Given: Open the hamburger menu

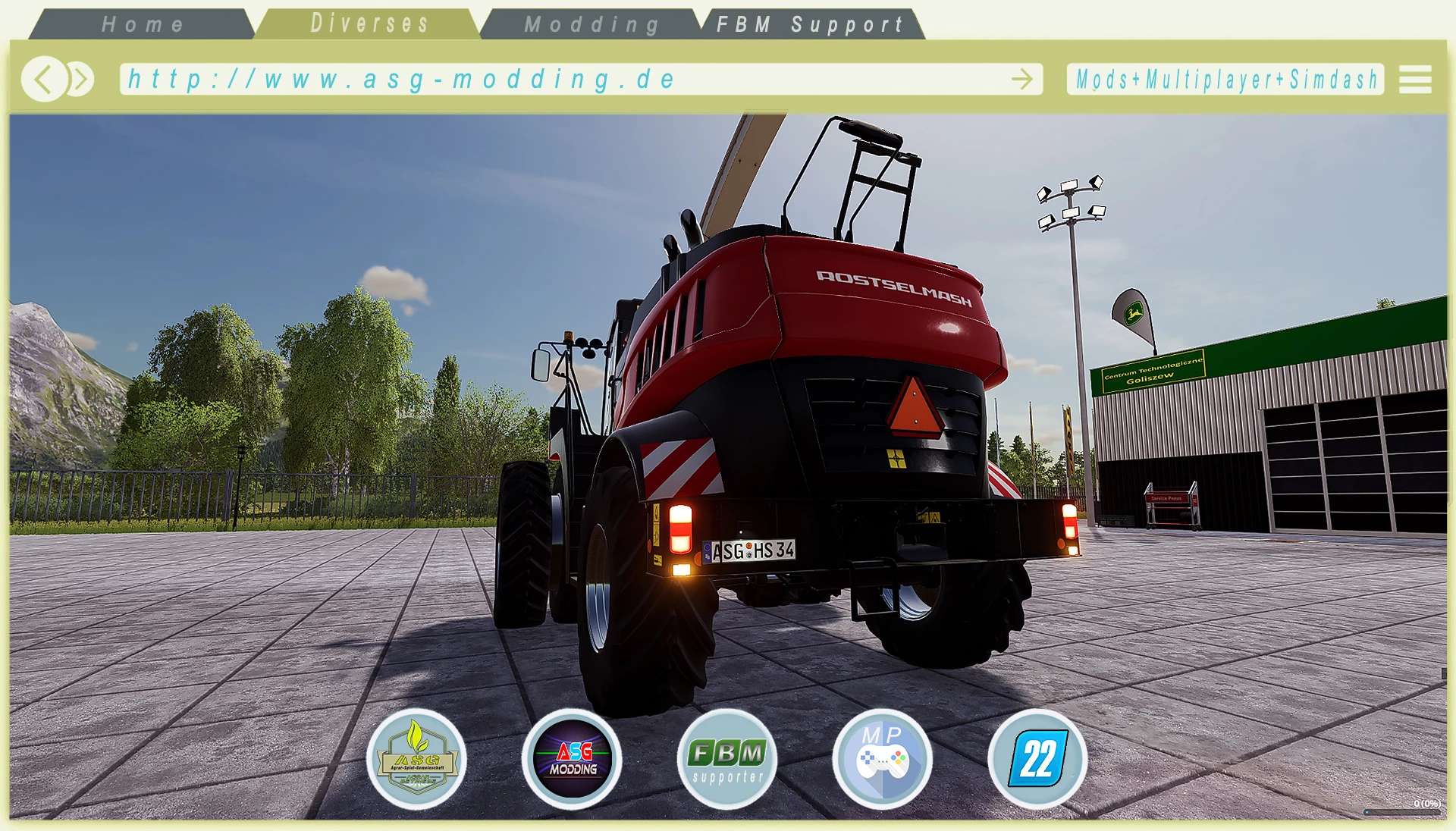Looking at the screenshot, I should (x=1414, y=79).
